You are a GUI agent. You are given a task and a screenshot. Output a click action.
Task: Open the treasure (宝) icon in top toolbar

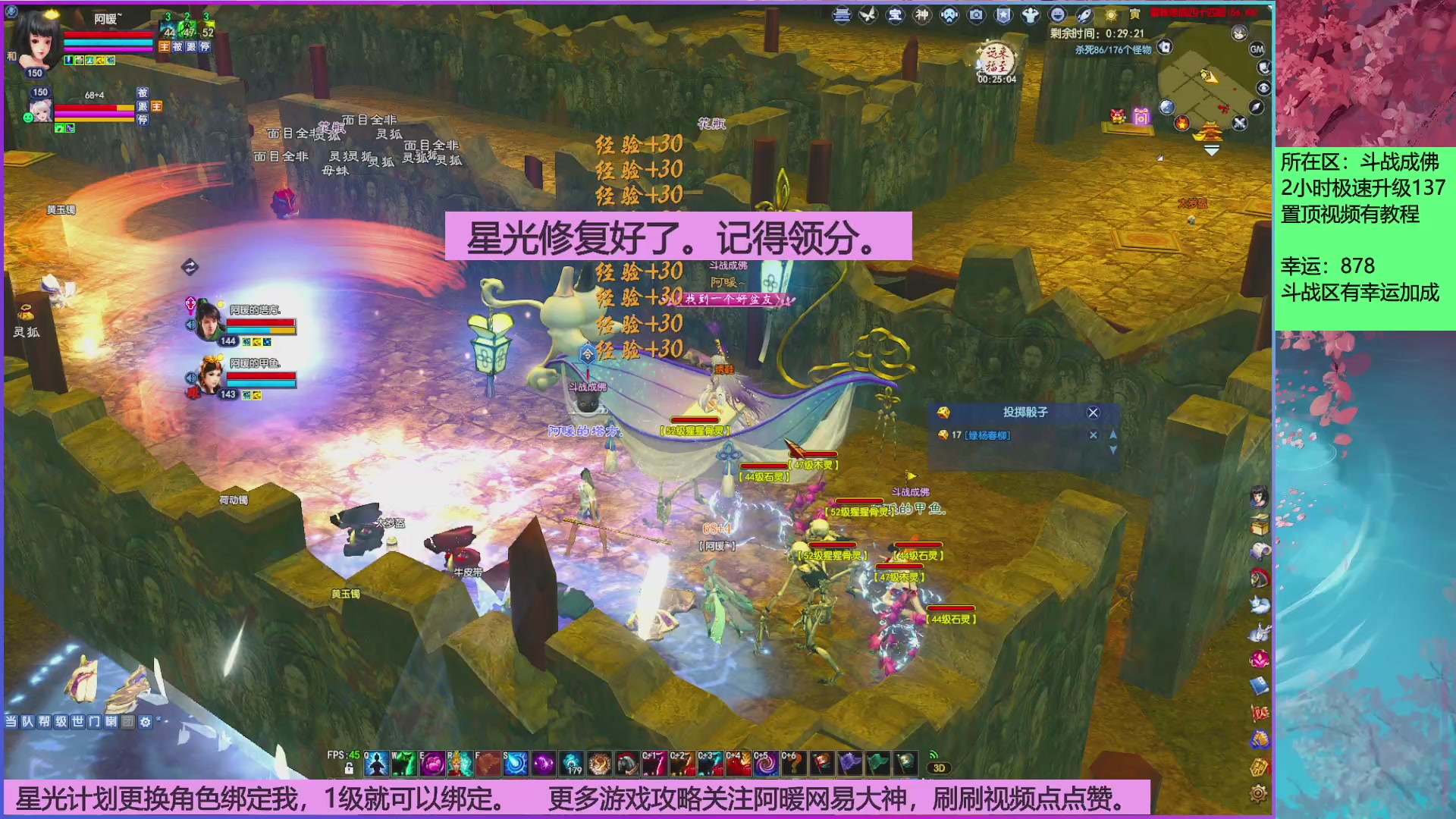(x=896, y=14)
